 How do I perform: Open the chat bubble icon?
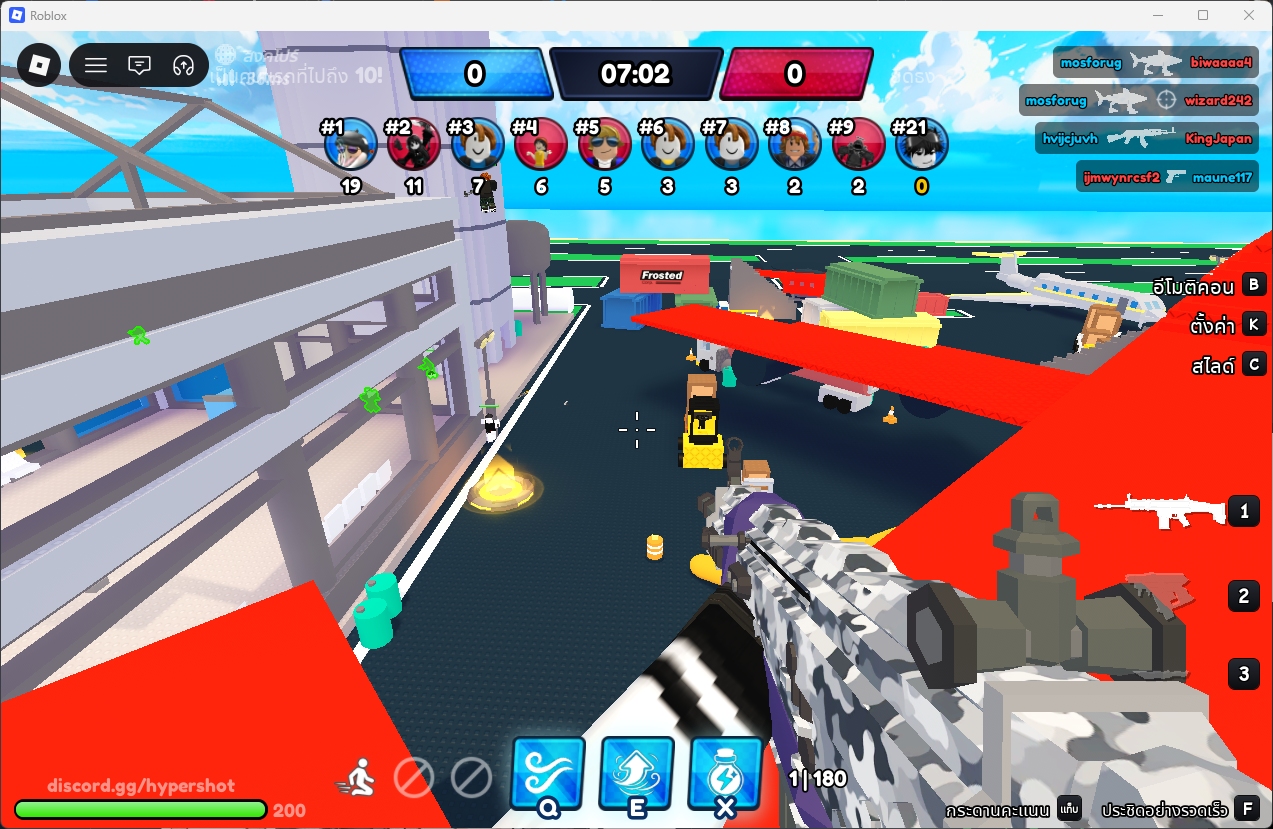click(x=140, y=66)
